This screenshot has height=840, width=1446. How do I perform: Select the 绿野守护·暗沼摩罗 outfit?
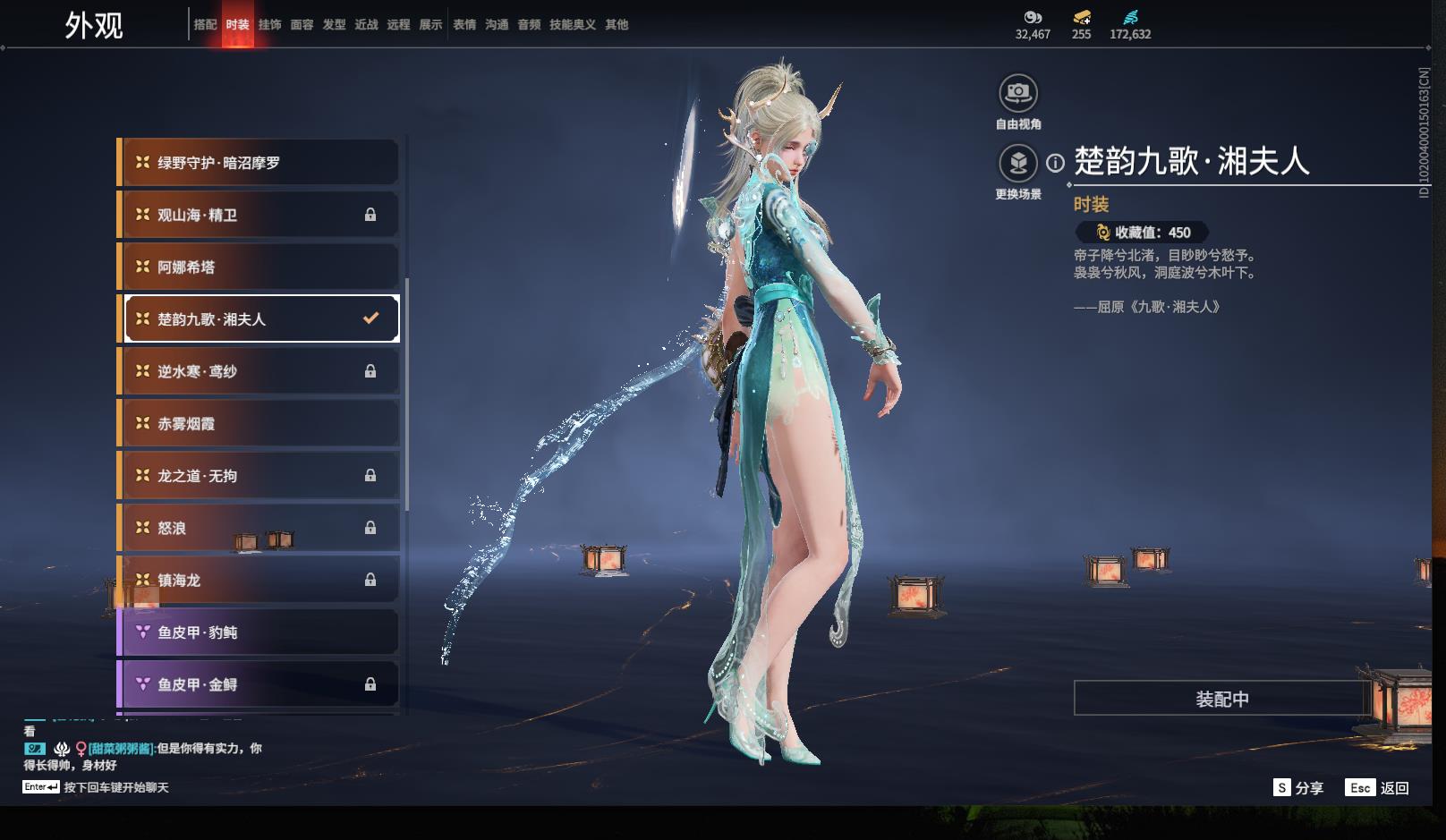(x=258, y=163)
